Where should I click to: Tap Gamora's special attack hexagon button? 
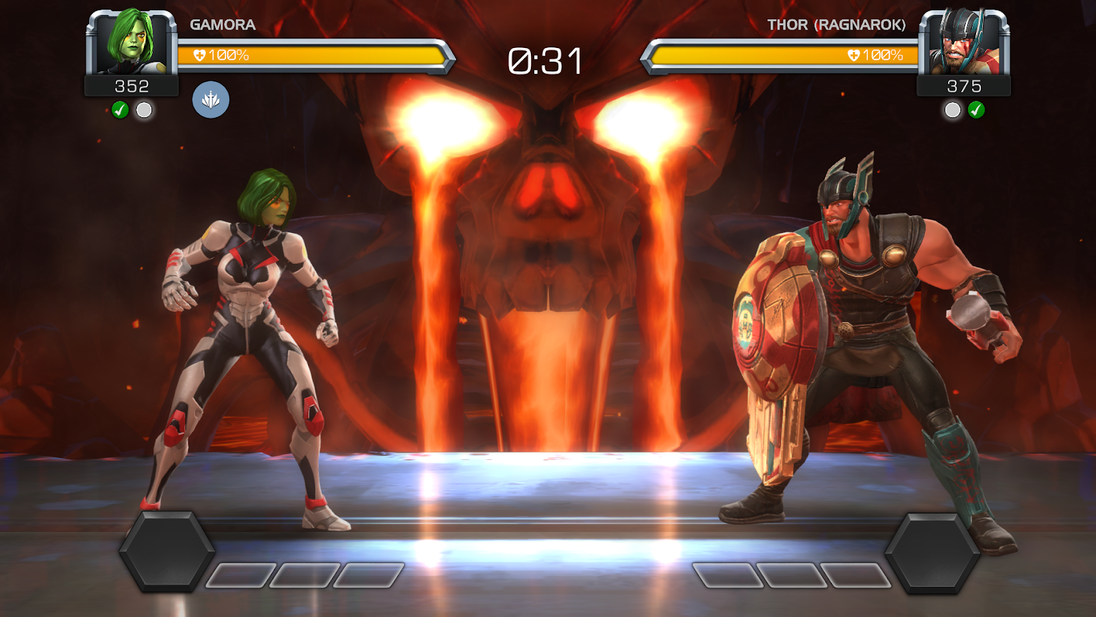167,552
